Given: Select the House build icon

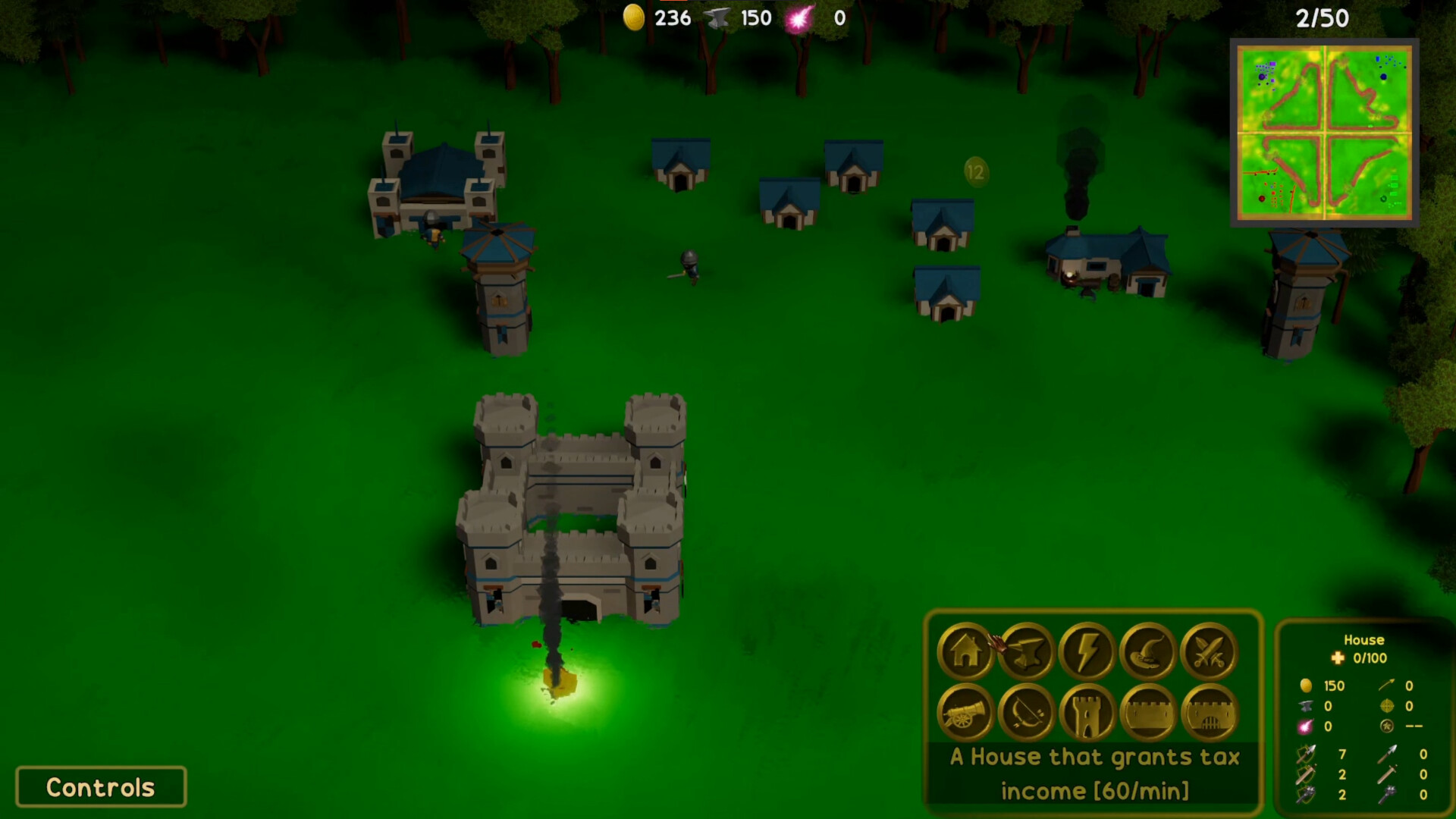Looking at the screenshot, I should 965,651.
